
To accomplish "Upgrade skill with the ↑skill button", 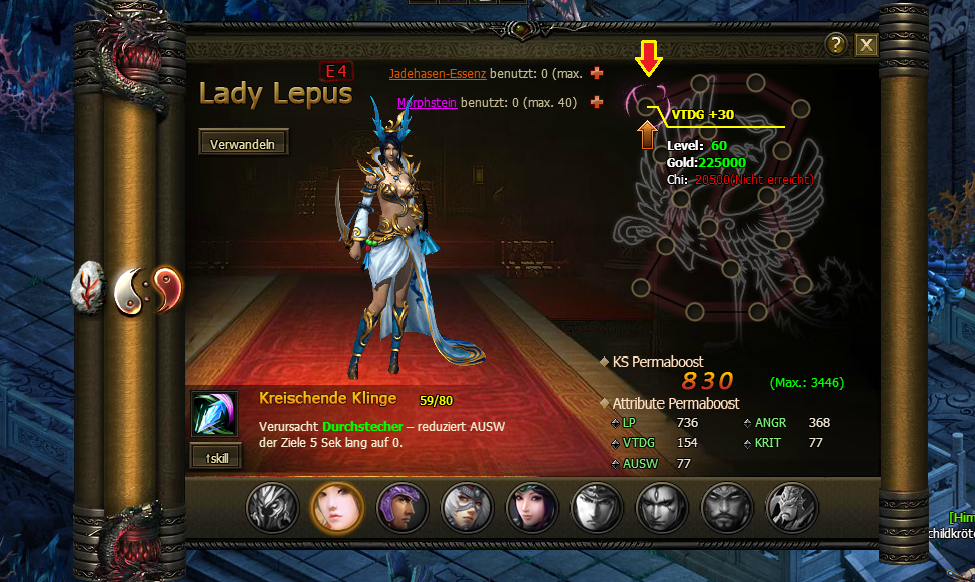I will 215,456.
